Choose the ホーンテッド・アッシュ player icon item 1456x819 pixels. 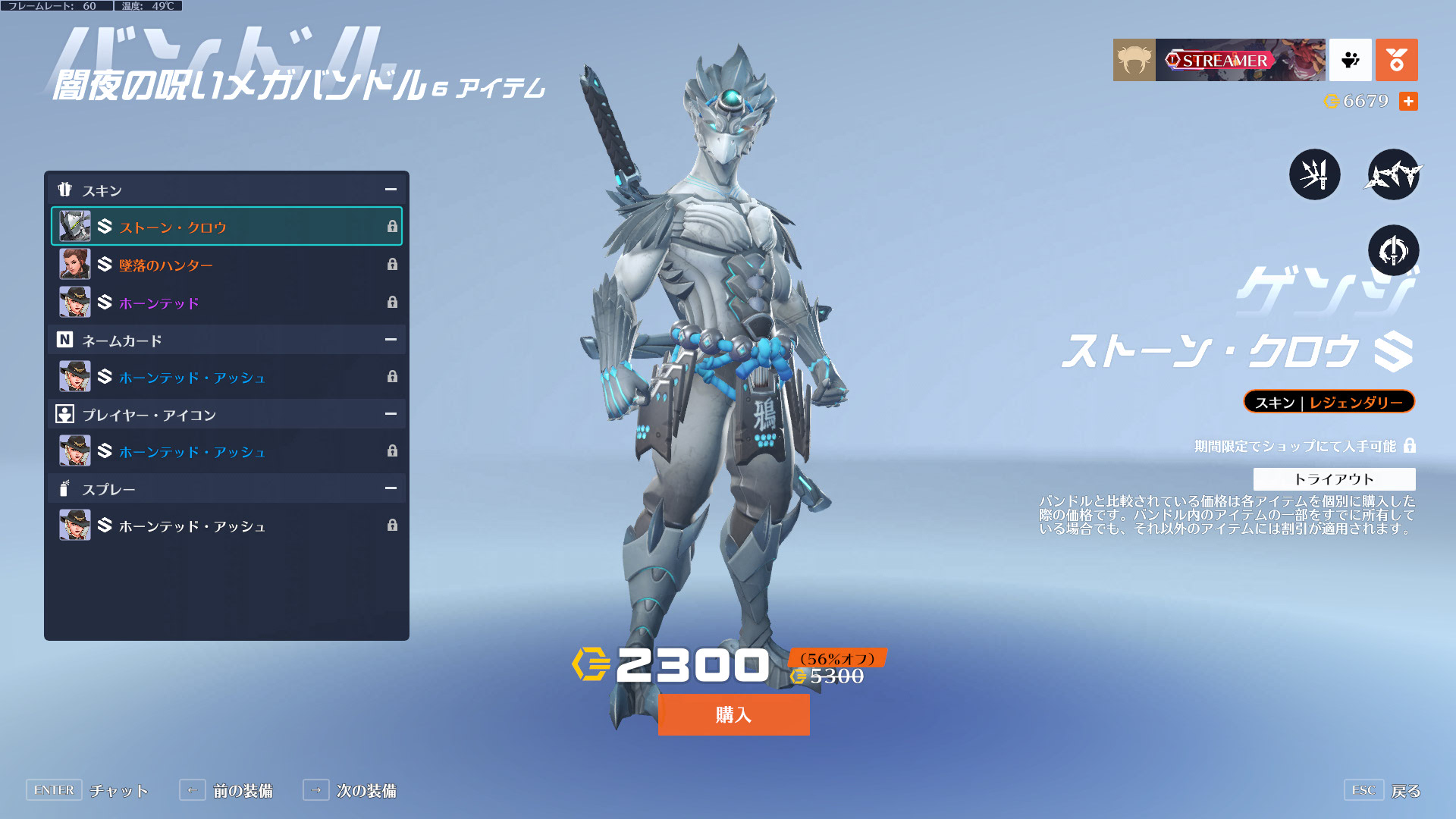click(x=226, y=451)
